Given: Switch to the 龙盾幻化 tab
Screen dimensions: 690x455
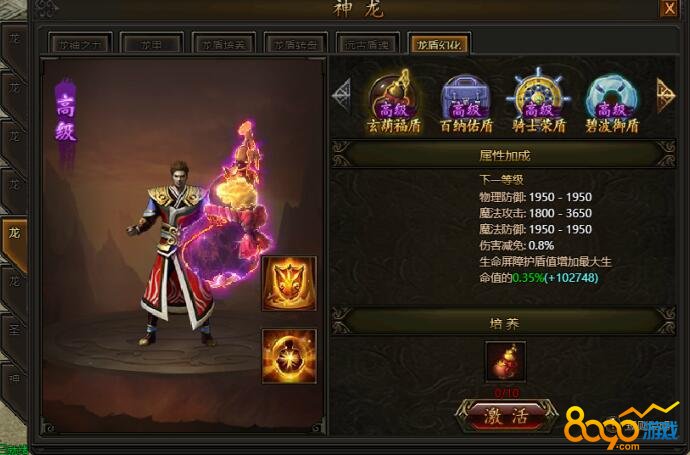Looking at the screenshot, I should (438, 44).
